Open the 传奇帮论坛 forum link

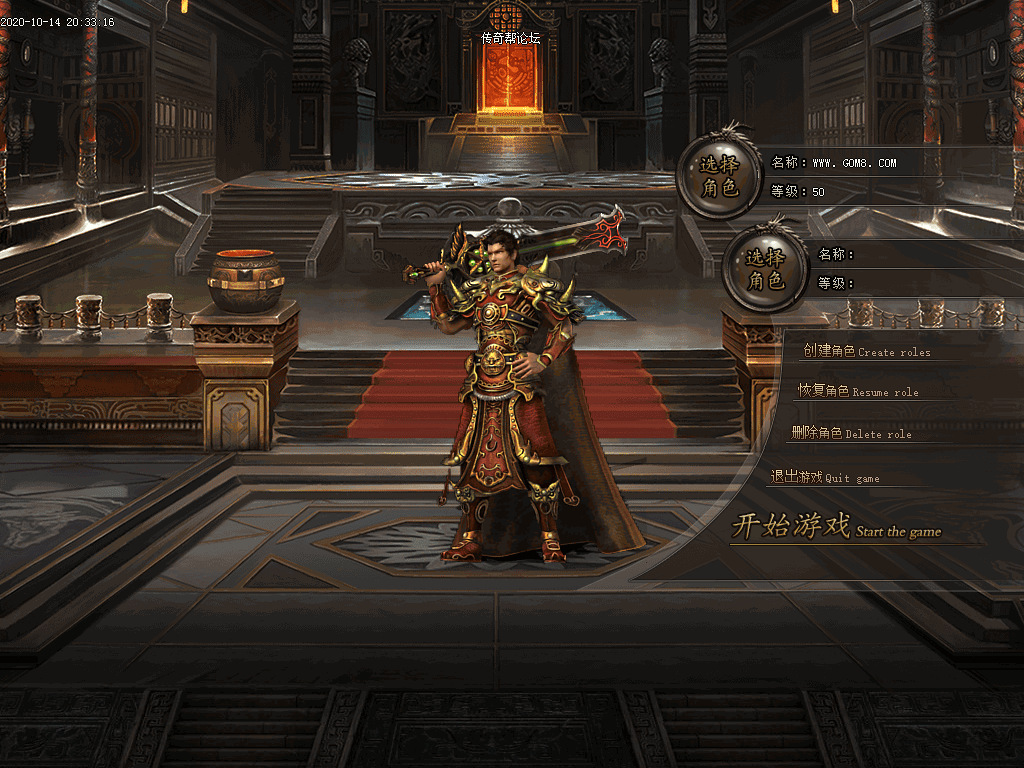[x=510, y=38]
